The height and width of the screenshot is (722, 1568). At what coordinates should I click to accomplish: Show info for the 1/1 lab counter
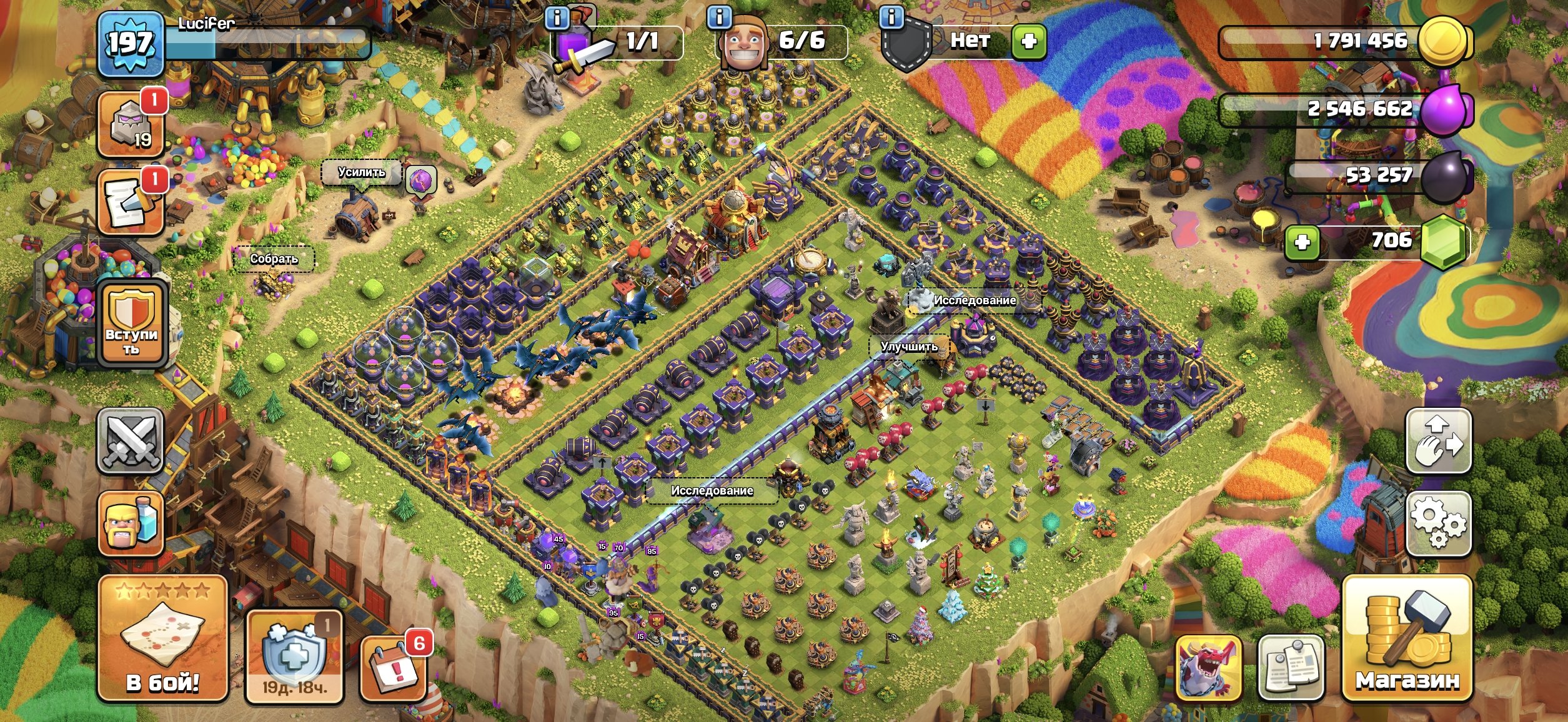[x=557, y=19]
